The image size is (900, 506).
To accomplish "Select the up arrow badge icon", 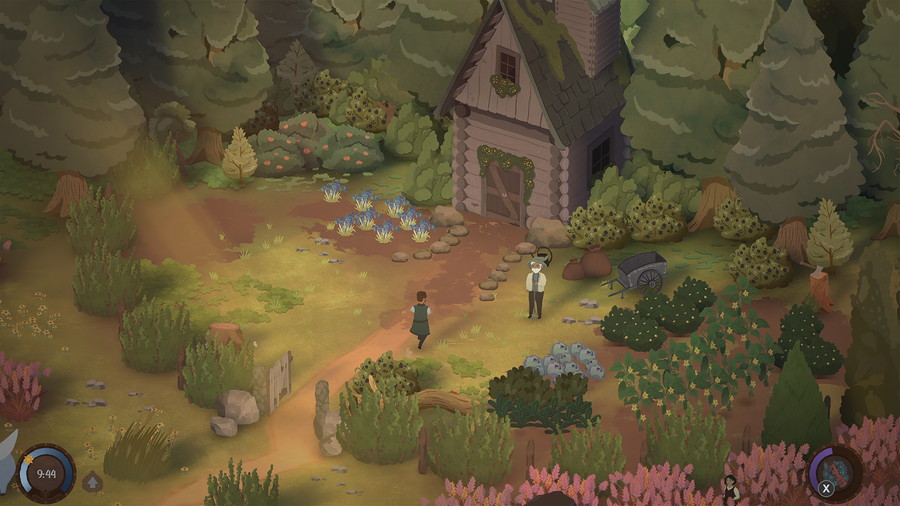I will tap(93, 482).
